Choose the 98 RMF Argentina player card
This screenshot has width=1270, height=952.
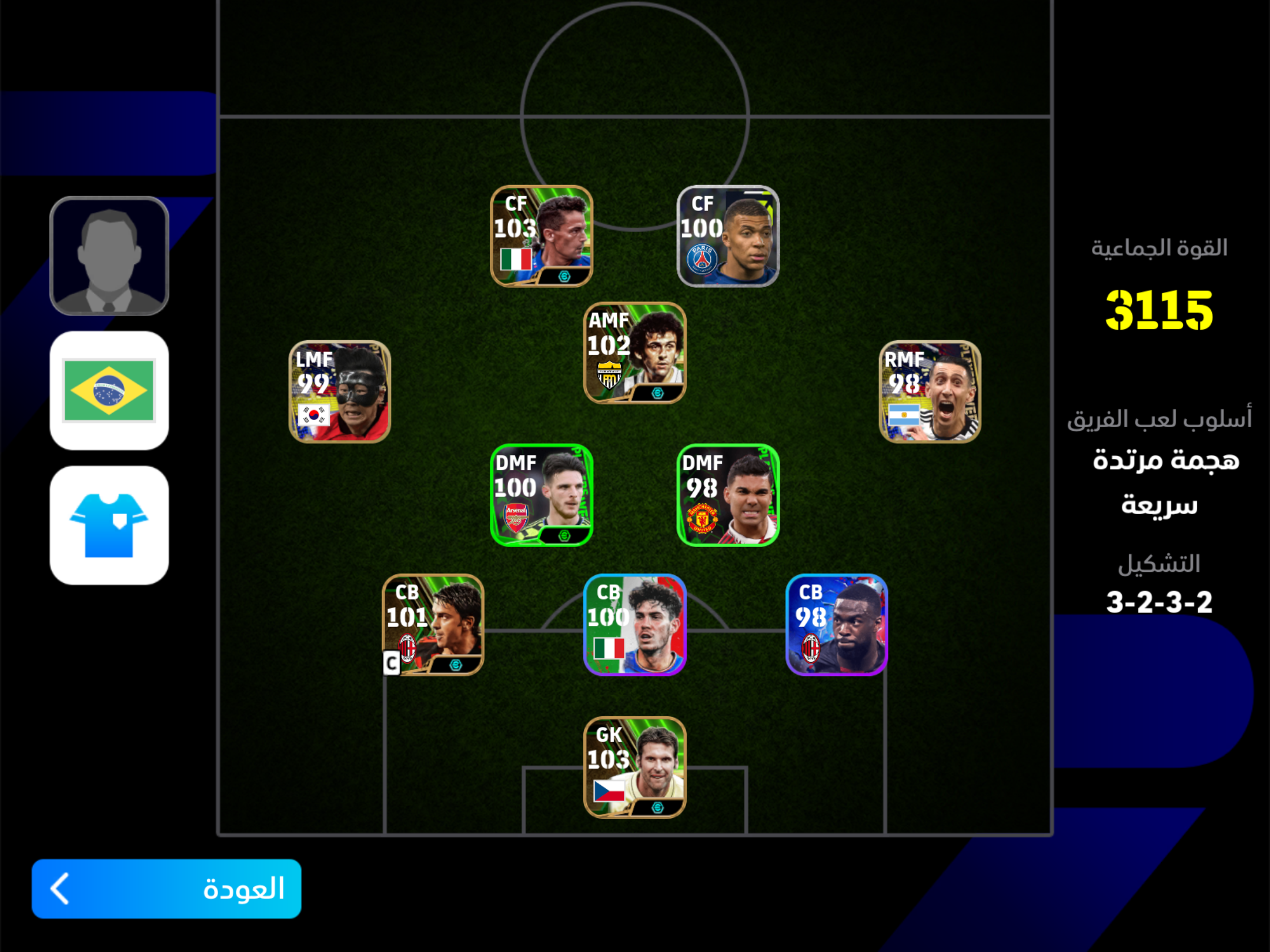pos(930,392)
